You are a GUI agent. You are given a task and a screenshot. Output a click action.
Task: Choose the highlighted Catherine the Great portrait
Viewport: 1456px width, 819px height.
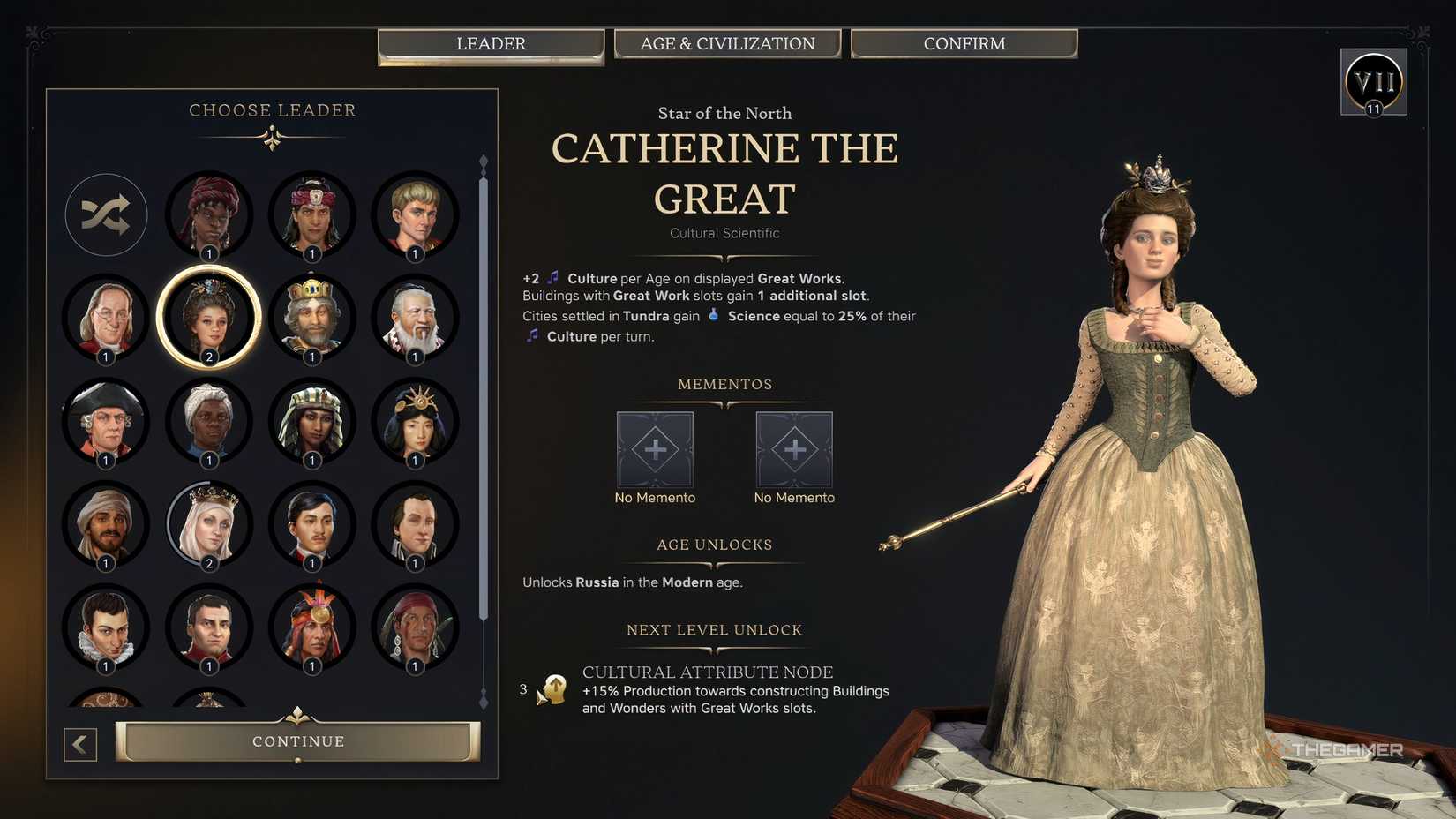(x=209, y=316)
